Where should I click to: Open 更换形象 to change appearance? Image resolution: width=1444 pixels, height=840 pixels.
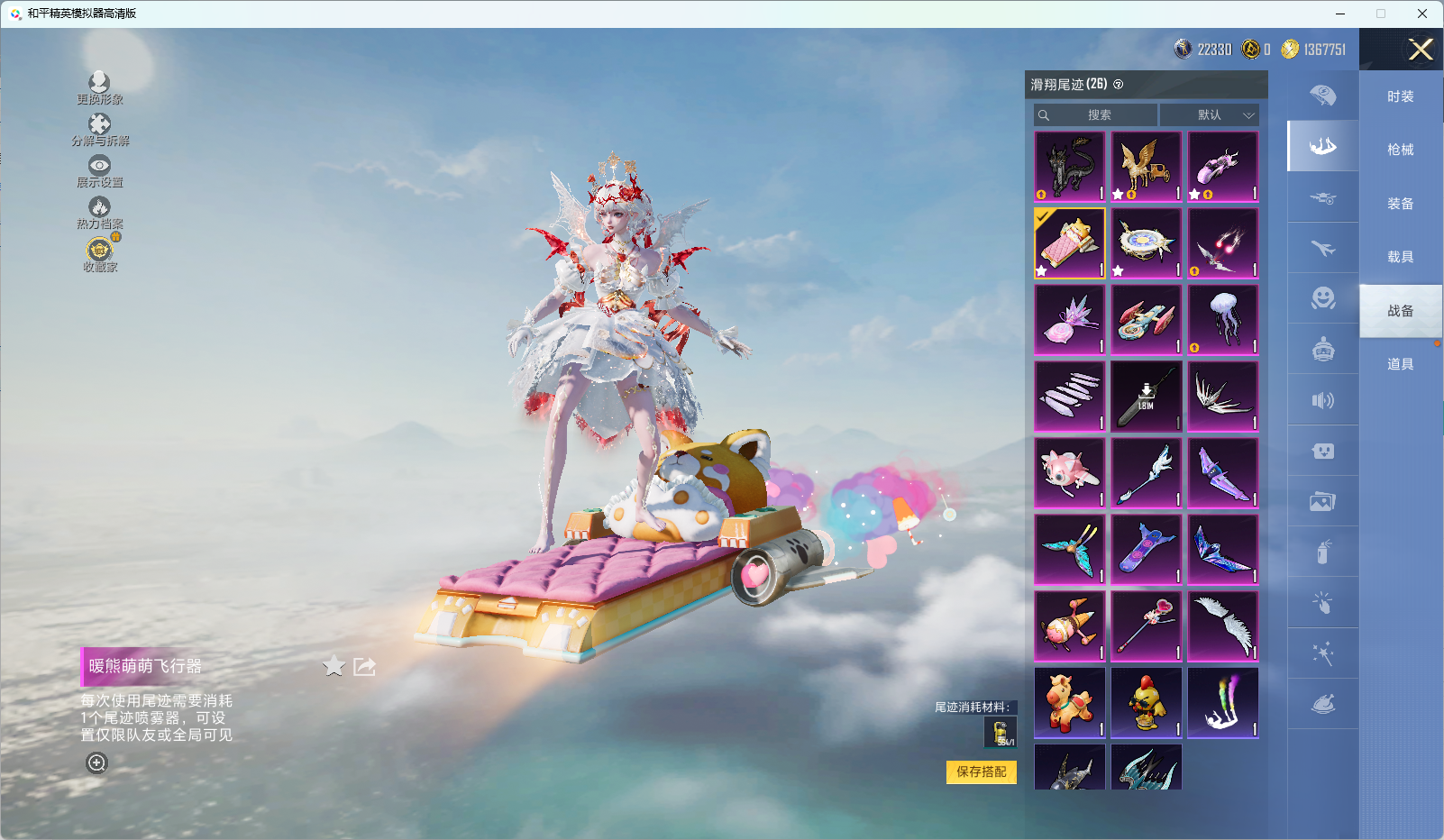coord(99,88)
